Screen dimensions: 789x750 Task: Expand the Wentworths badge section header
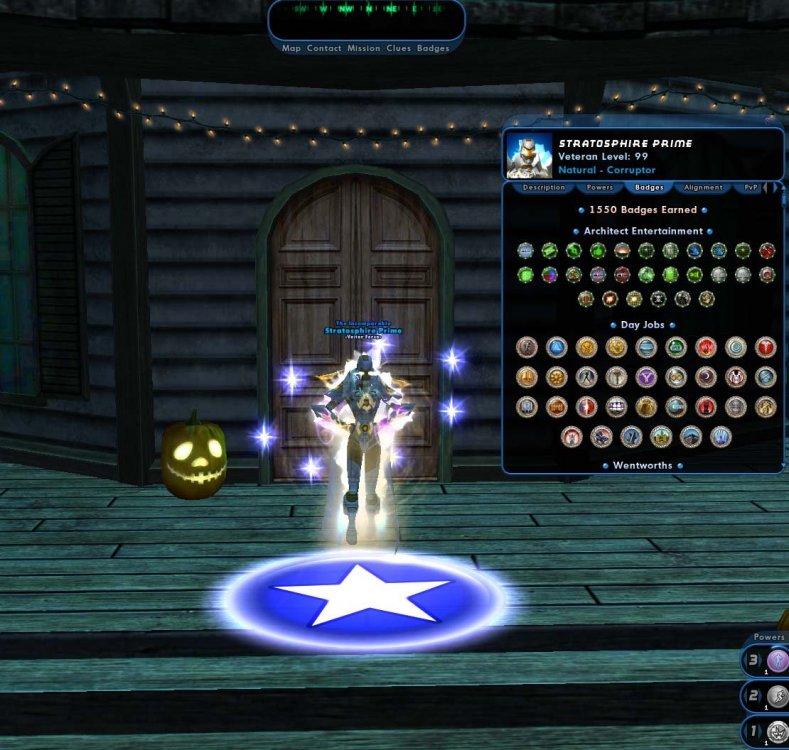click(644, 465)
